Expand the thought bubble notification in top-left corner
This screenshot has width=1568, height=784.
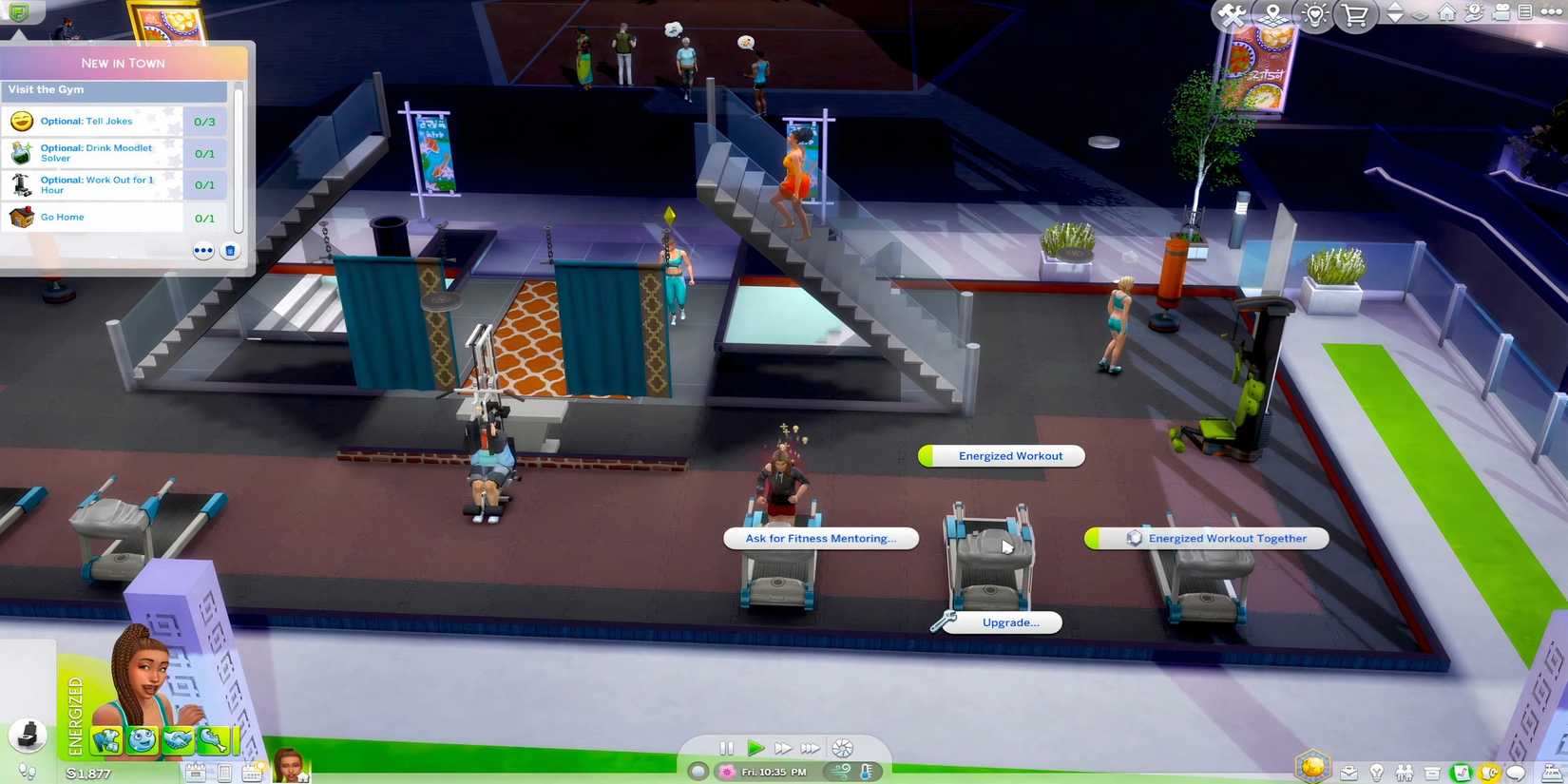[x=21, y=12]
